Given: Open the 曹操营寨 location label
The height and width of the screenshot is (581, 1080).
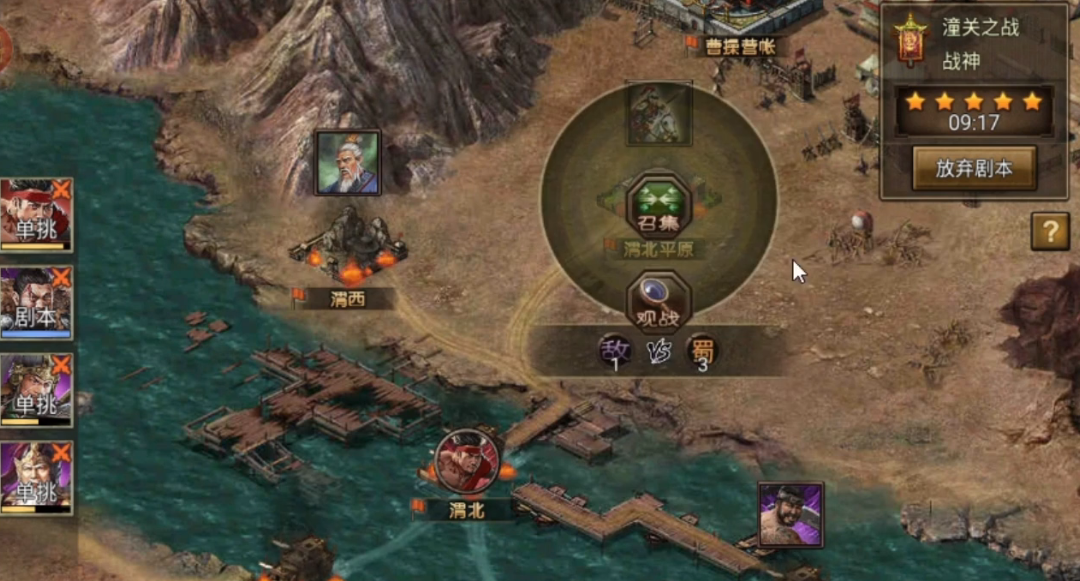Looking at the screenshot, I should click(740, 47).
